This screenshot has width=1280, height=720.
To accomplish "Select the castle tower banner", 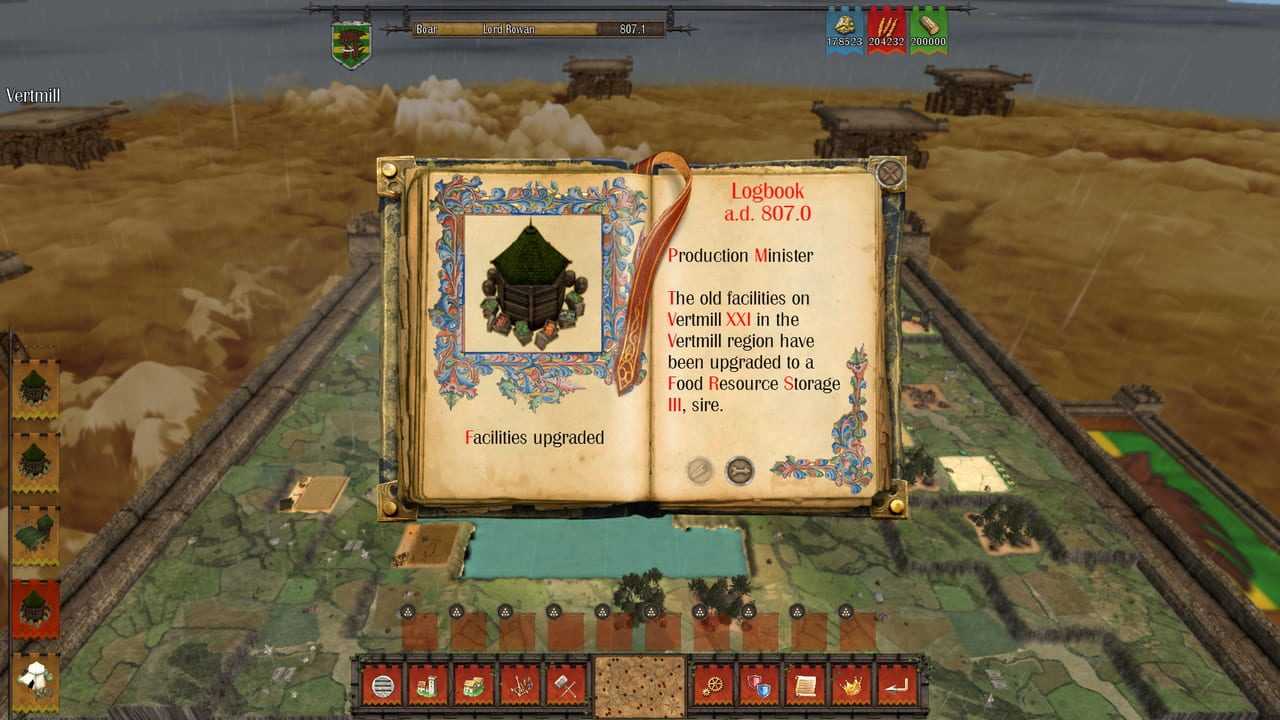I will tap(427, 686).
